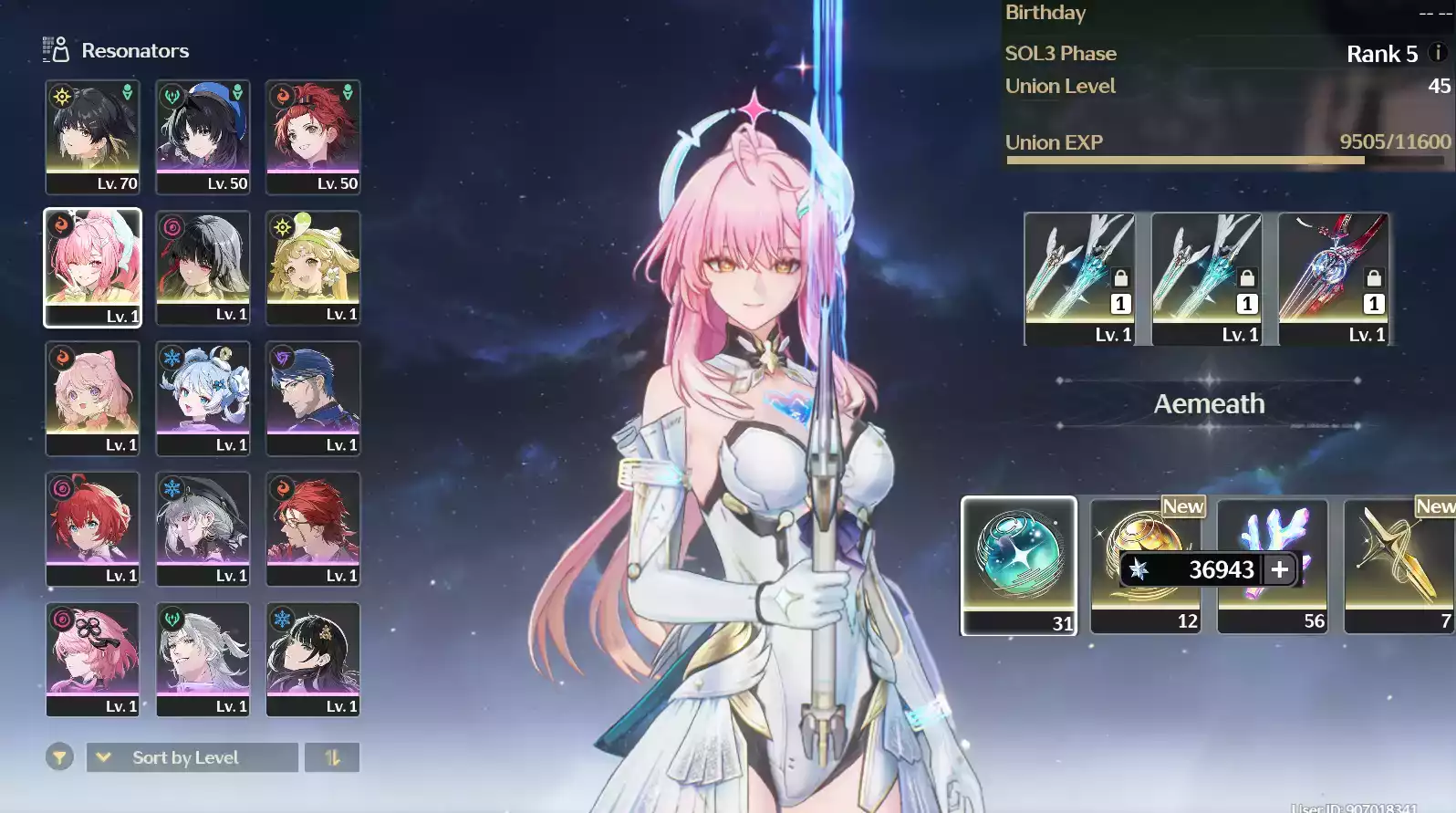Toggle the sort order arrows button

pos(332,757)
